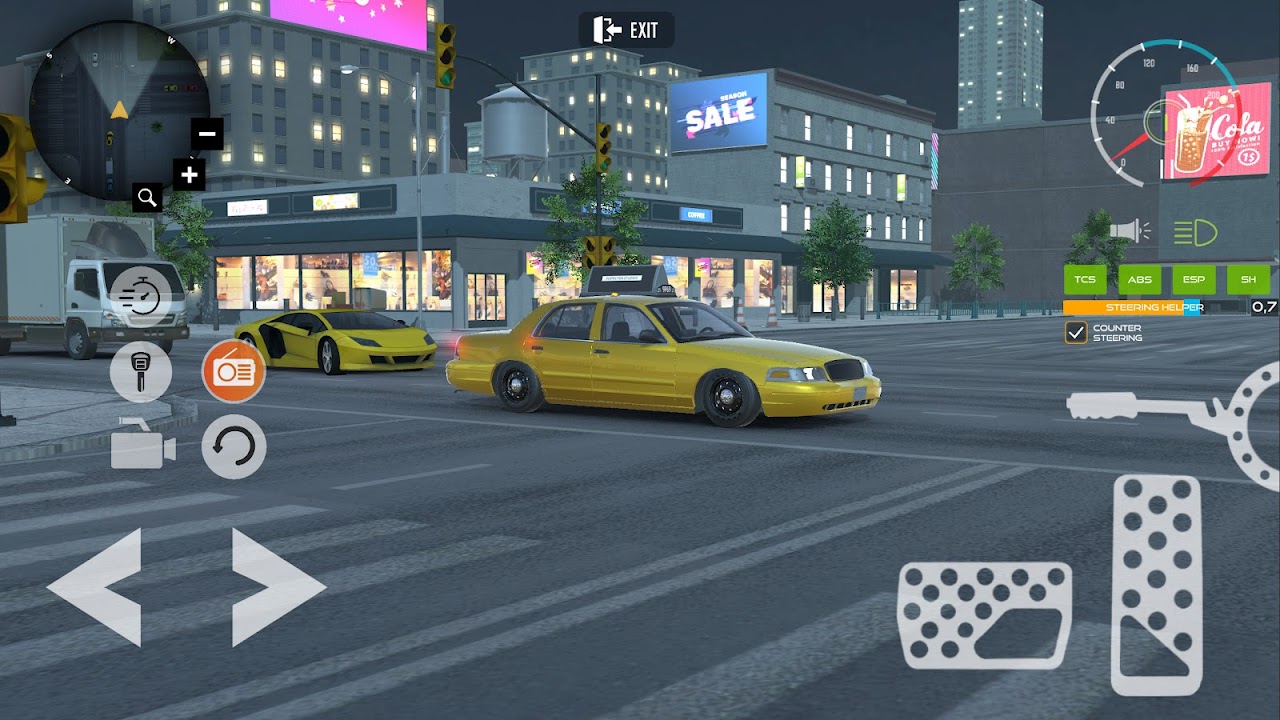Zoom in the minimap with plus button

(189, 176)
